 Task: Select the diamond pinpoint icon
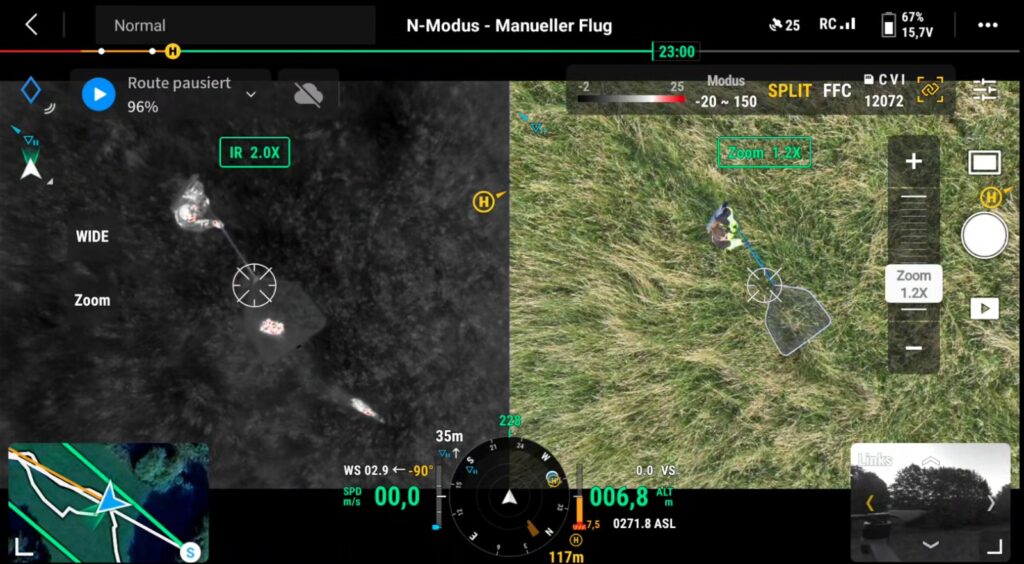point(31,91)
